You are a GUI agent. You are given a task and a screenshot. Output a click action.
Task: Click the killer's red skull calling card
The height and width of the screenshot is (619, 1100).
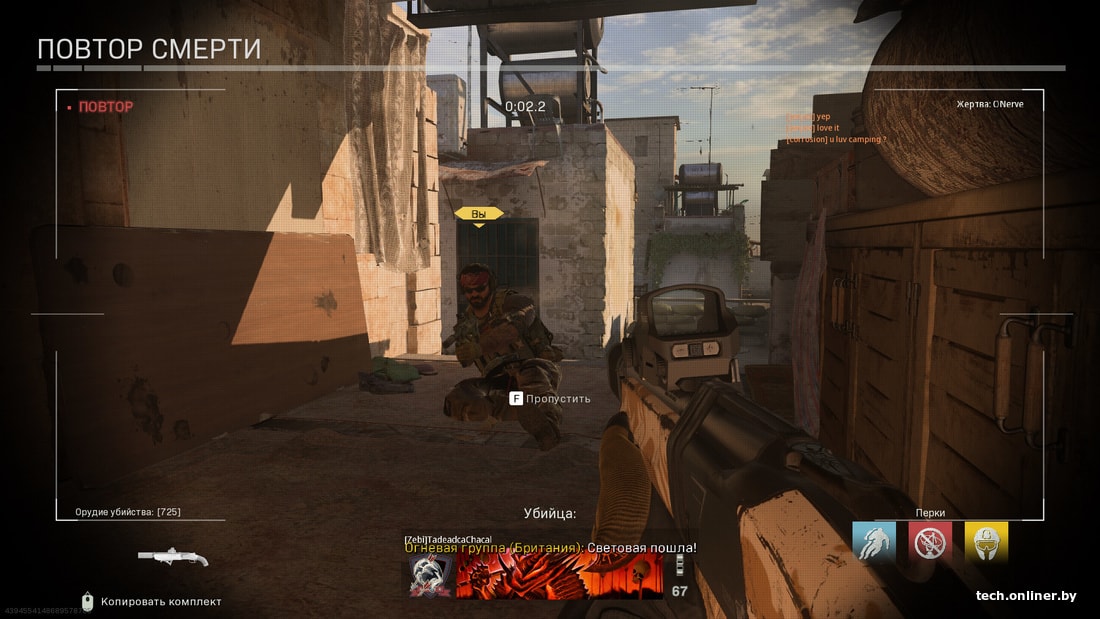point(559,577)
